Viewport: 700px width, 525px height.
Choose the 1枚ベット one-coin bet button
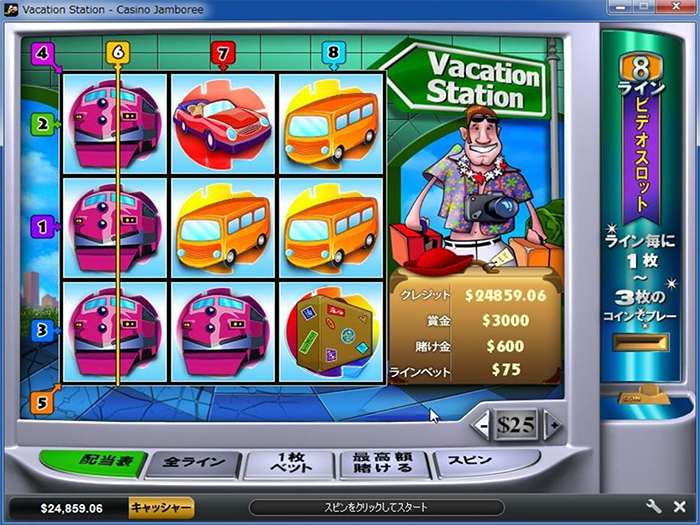[x=292, y=463]
